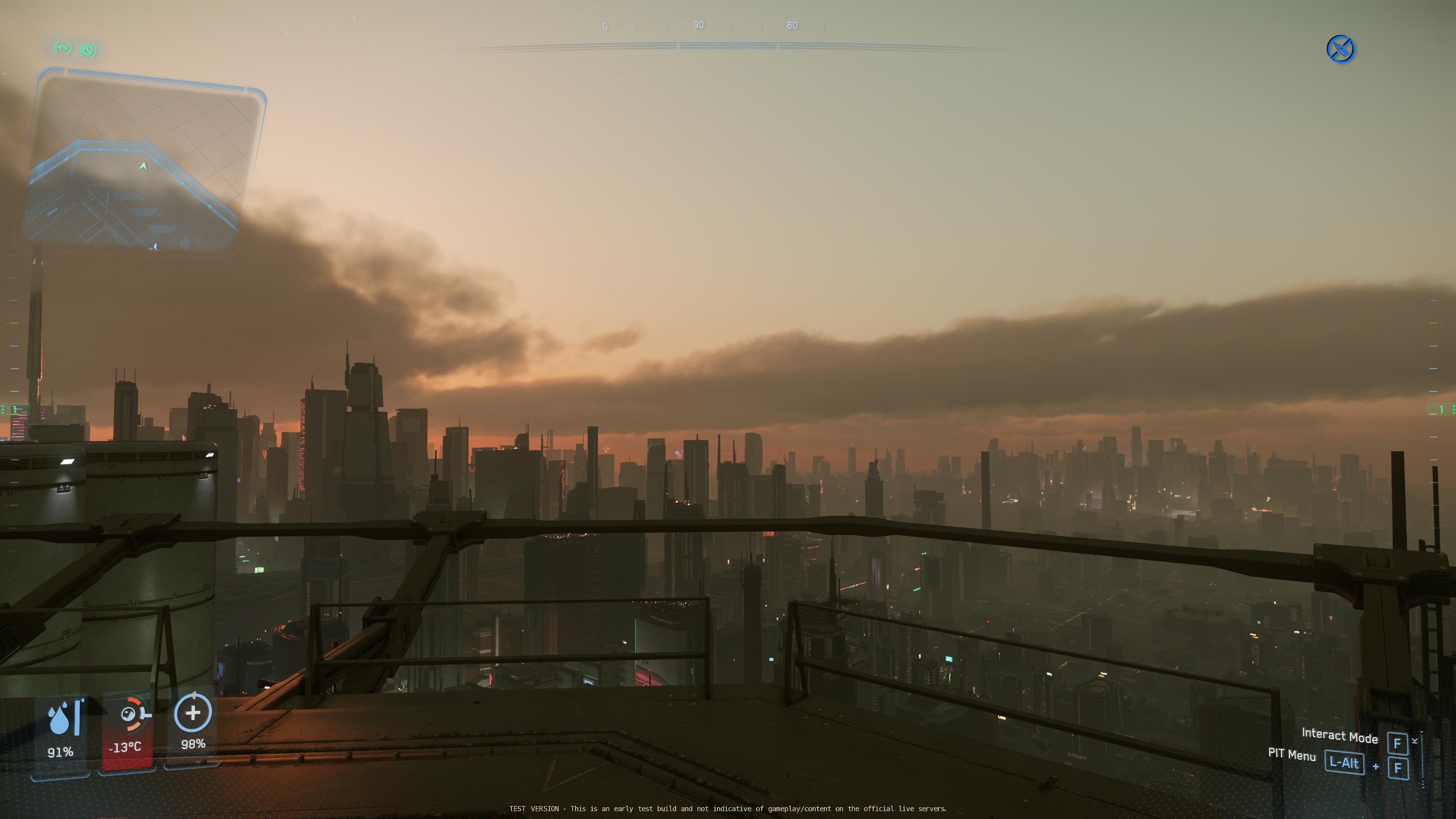Viewport: 1456px width, 819px height.
Task: Select the green crossed-circle signal icon
Action: pos(88,50)
